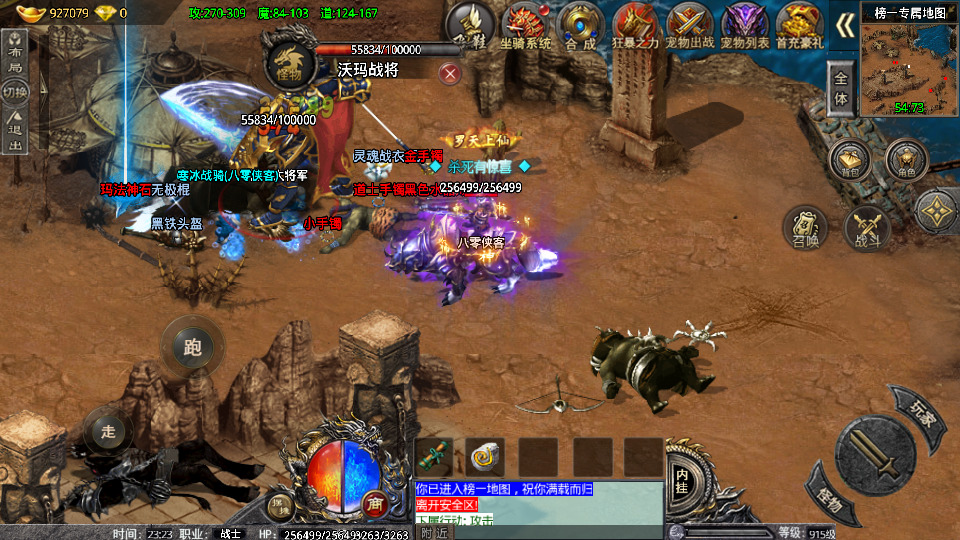Open the 角色 character sheet
This screenshot has height=540, width=960.
click(907, 160)
